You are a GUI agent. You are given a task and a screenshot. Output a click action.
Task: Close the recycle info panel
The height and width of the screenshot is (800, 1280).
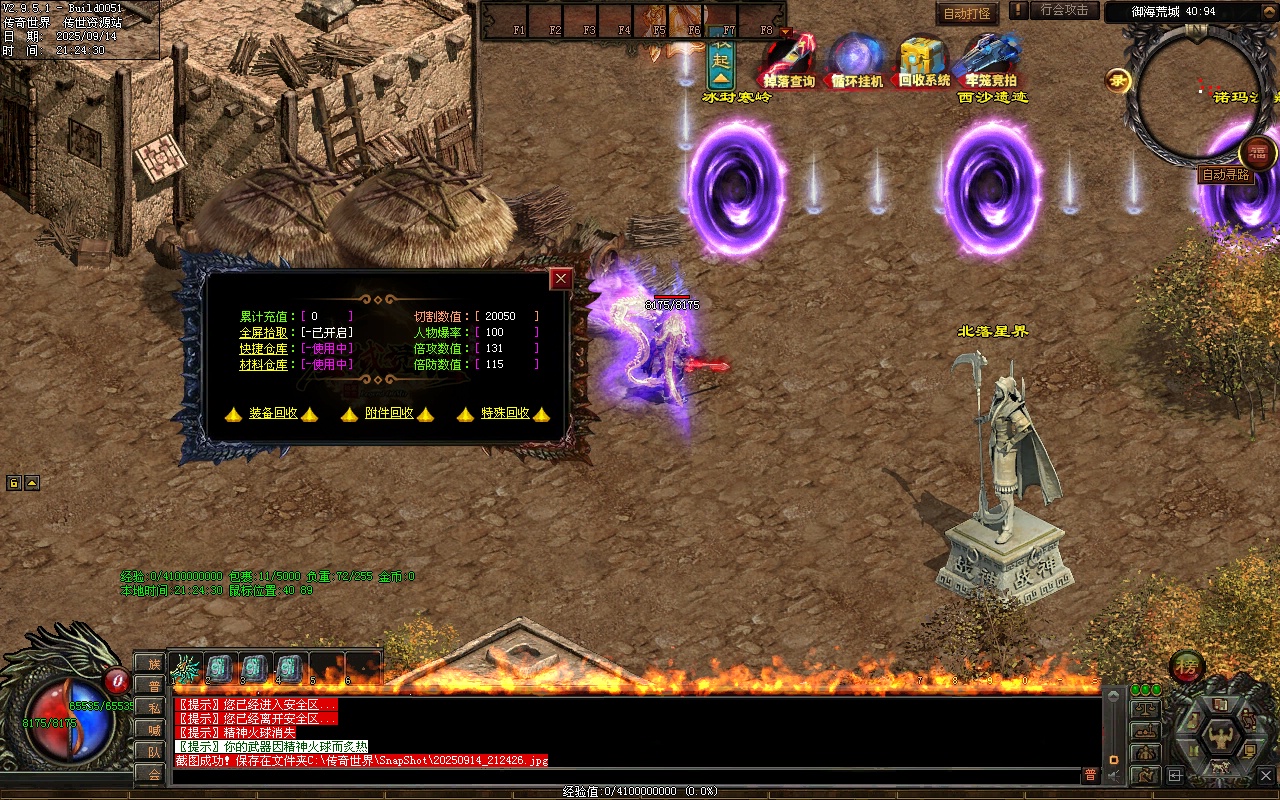561,279
